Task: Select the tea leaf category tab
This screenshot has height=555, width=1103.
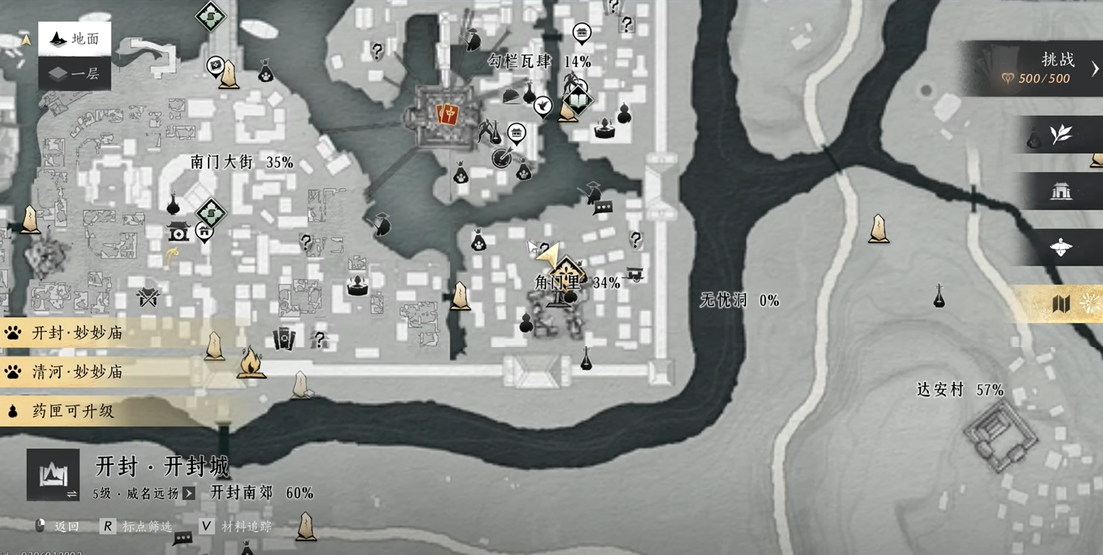Action: [1060, 134]
